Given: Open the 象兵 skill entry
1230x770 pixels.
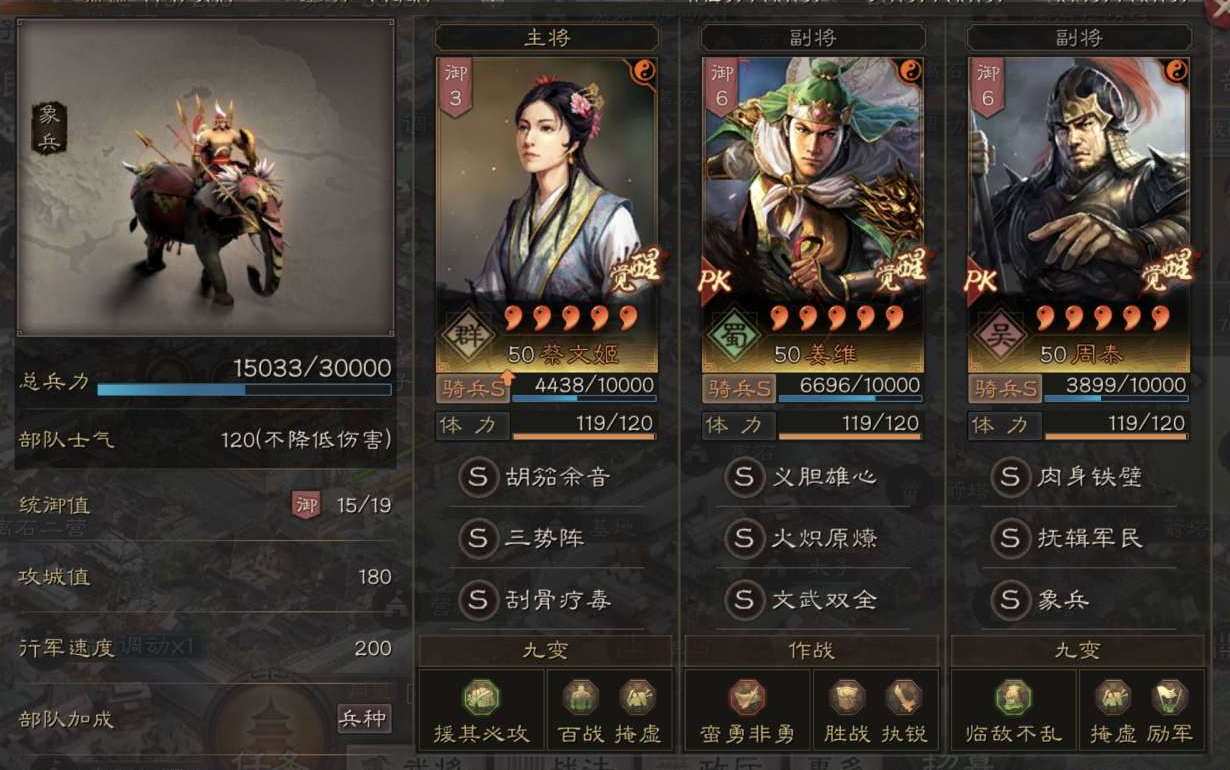Looking at the screenshot, I should [1050, 600].
